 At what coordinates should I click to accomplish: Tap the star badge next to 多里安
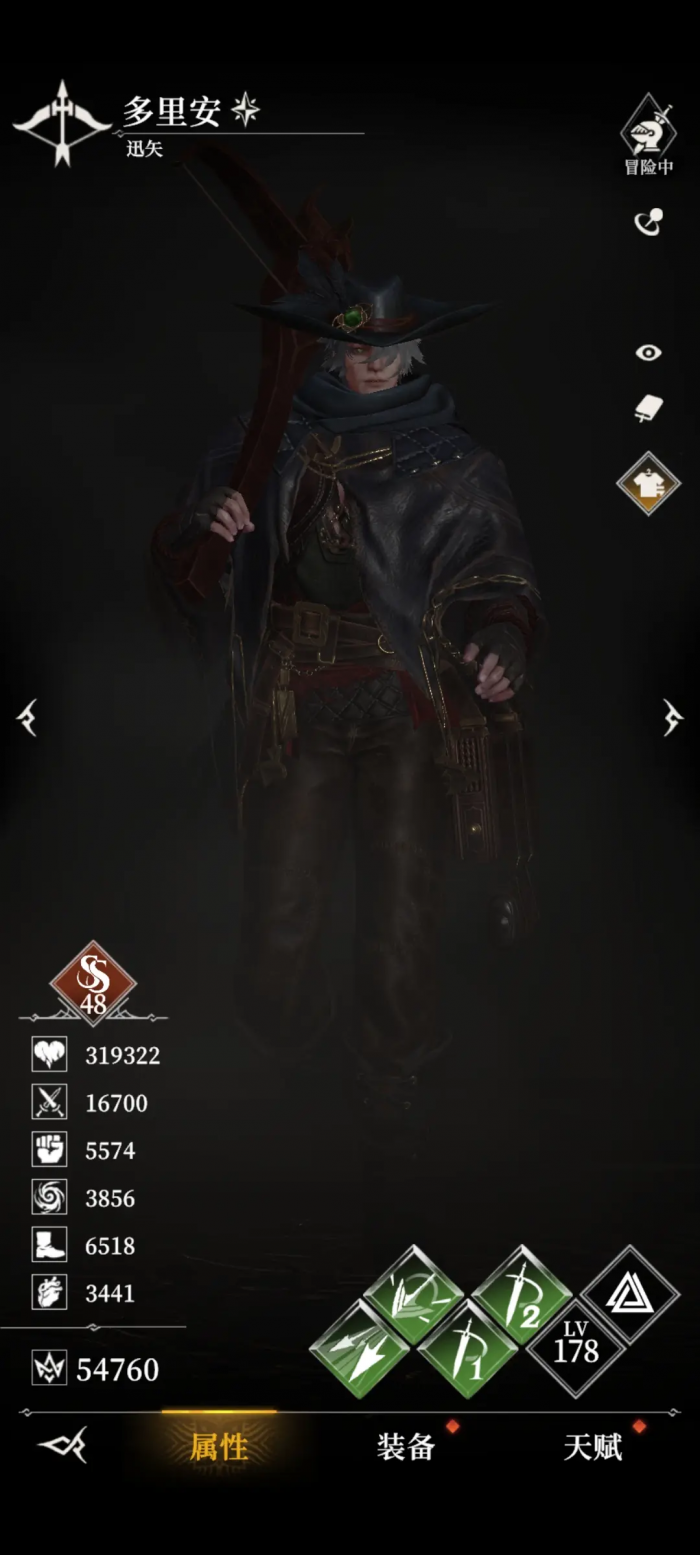coord(245,109)
